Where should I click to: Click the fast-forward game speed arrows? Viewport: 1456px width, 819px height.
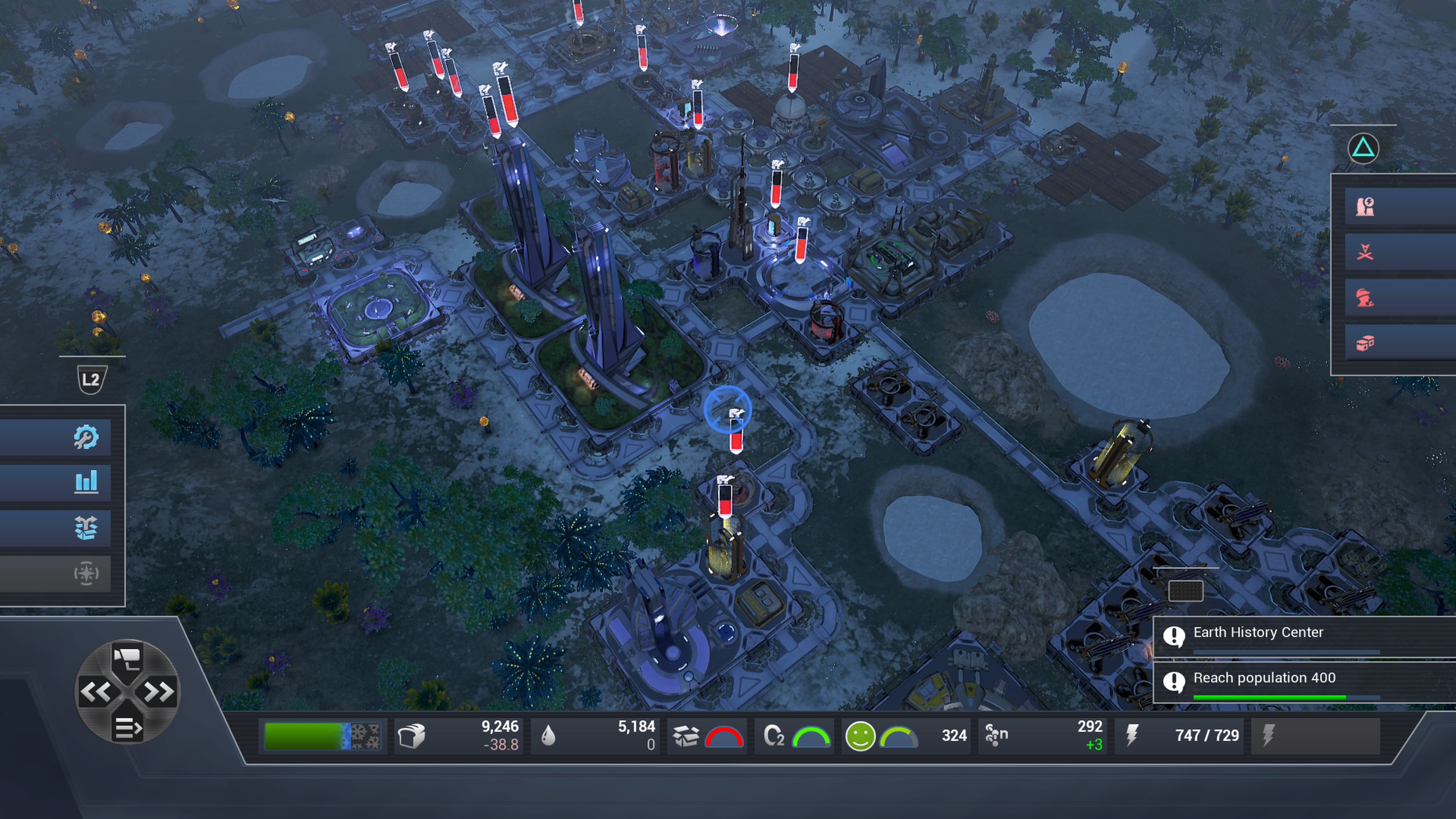(159, 691)
